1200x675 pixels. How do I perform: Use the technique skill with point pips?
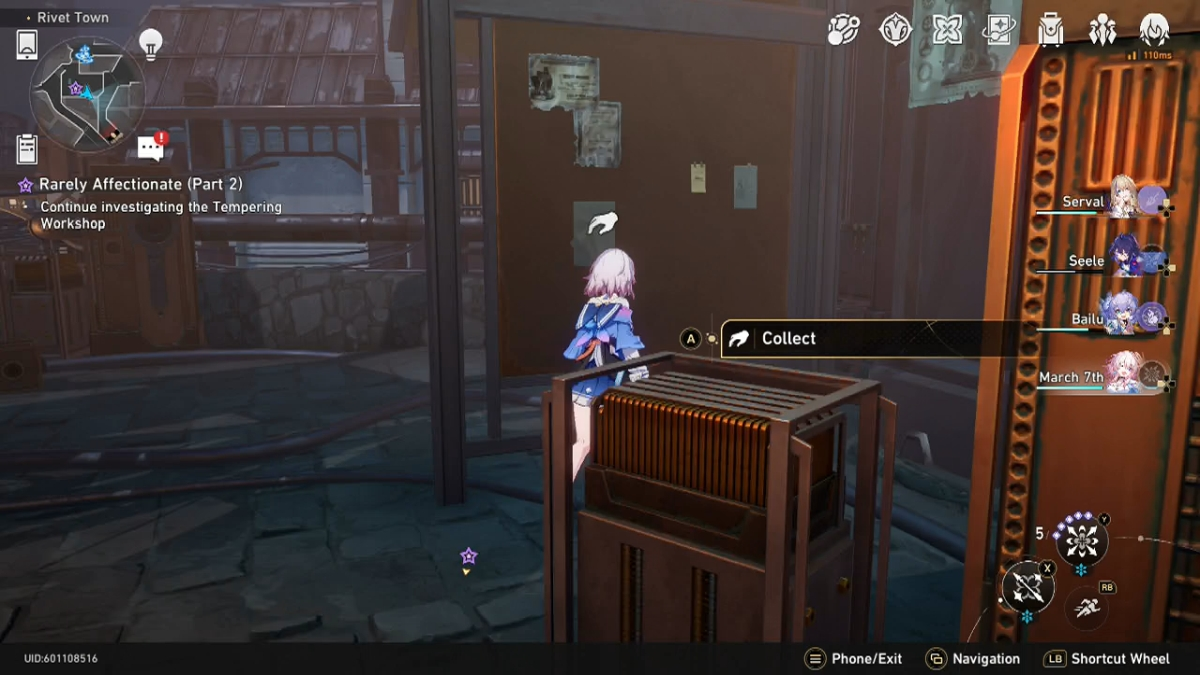click(1080, 542)
